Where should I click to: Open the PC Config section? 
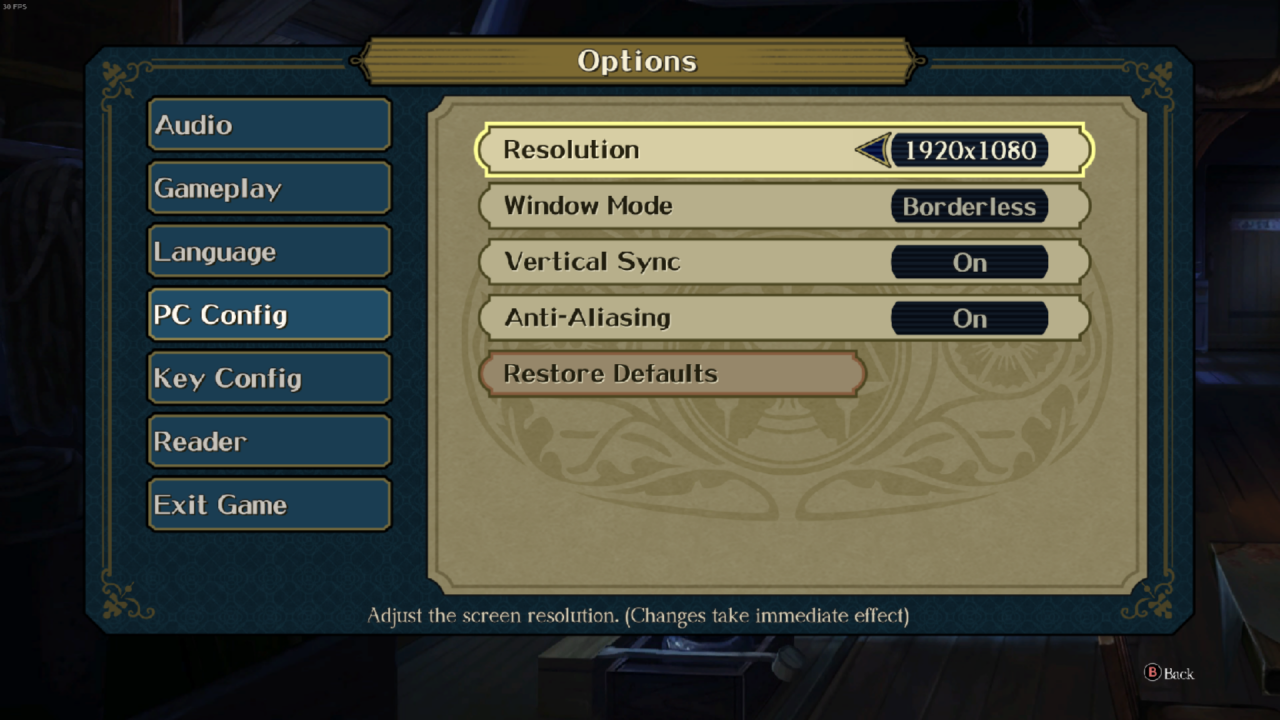pyautogui.click(x=268, y=315)
